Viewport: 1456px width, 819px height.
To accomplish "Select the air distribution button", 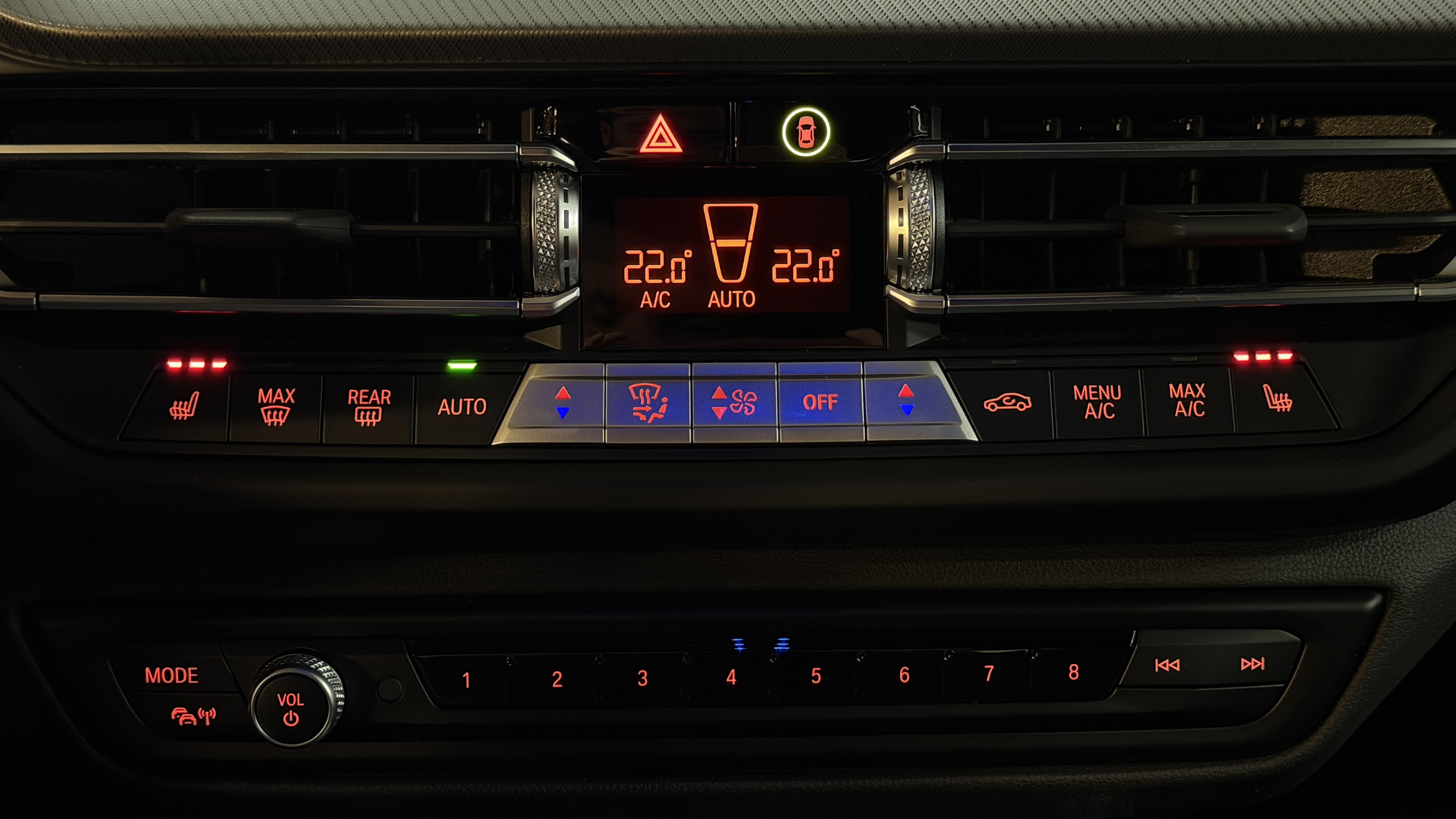I will 648,402.
